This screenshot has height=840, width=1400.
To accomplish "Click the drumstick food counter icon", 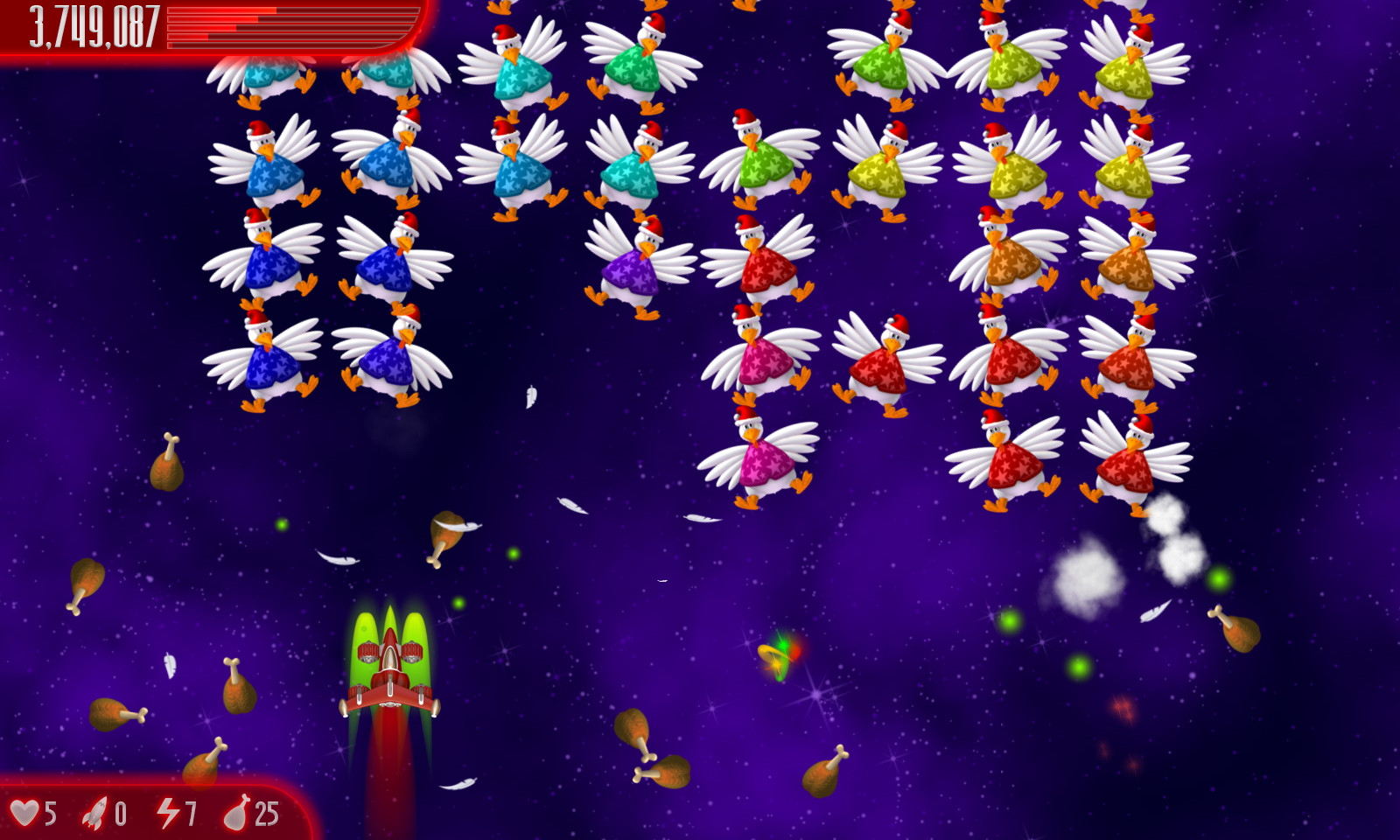I will (x=236, y=812).
